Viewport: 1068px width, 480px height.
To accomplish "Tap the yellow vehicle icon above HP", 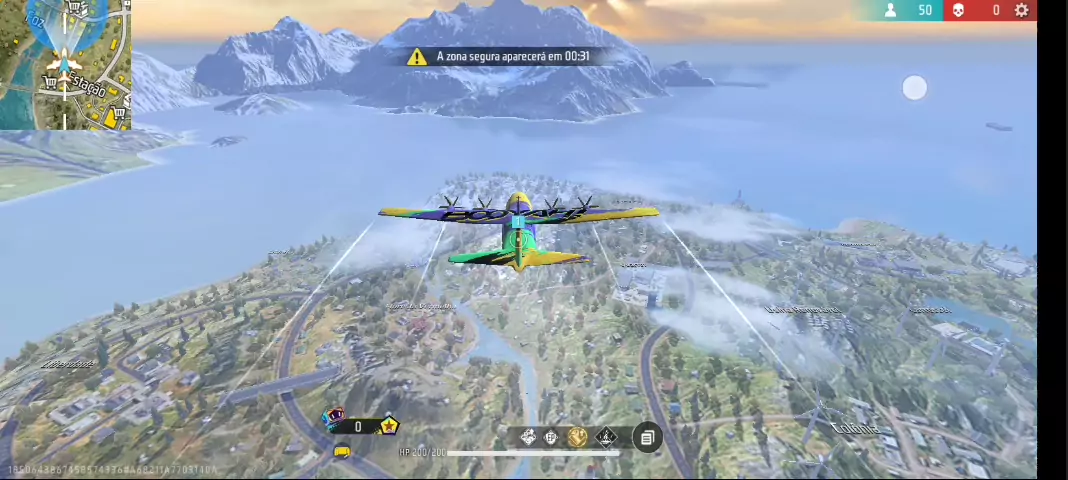I will coord(342,452).
